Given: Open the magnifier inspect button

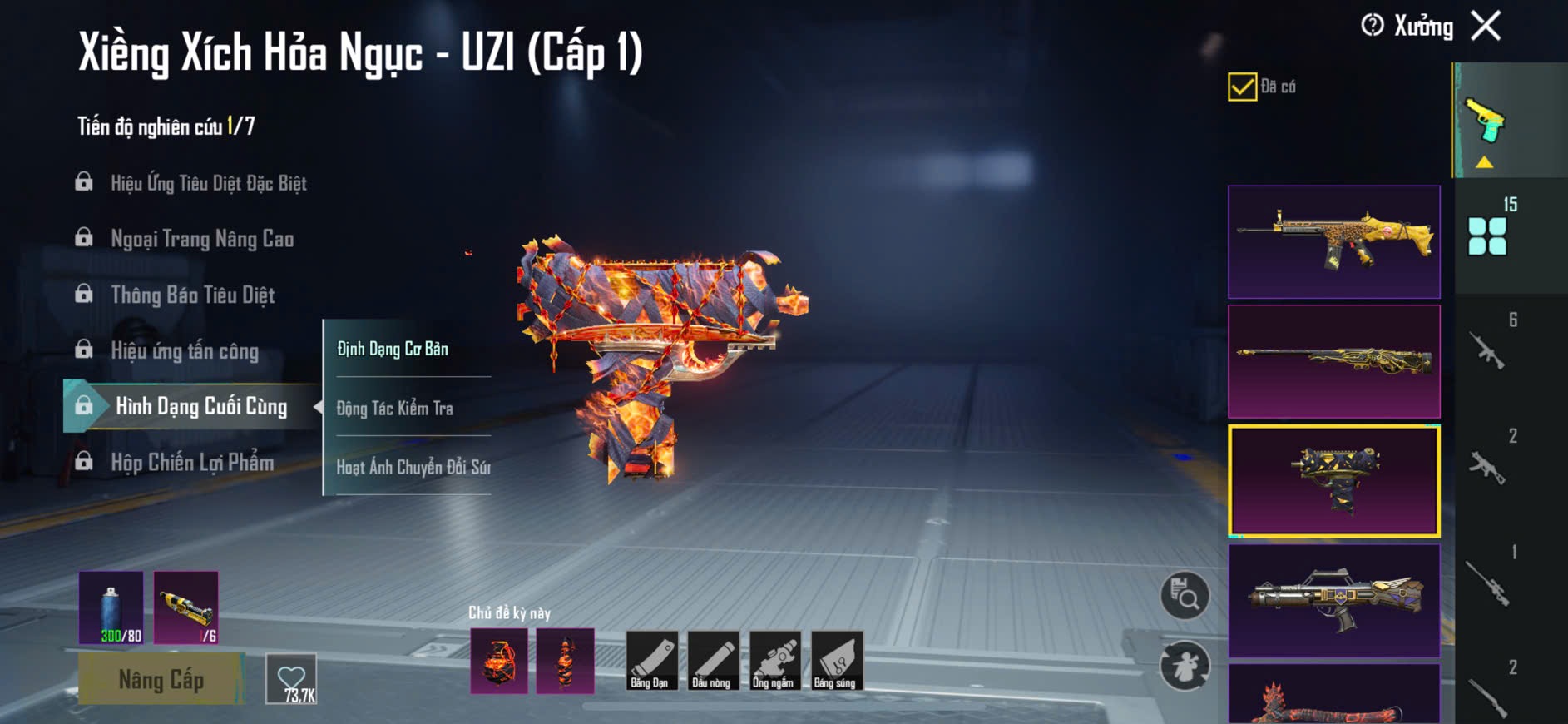Looking at the screenshot, I should (x=1185, y=595).
